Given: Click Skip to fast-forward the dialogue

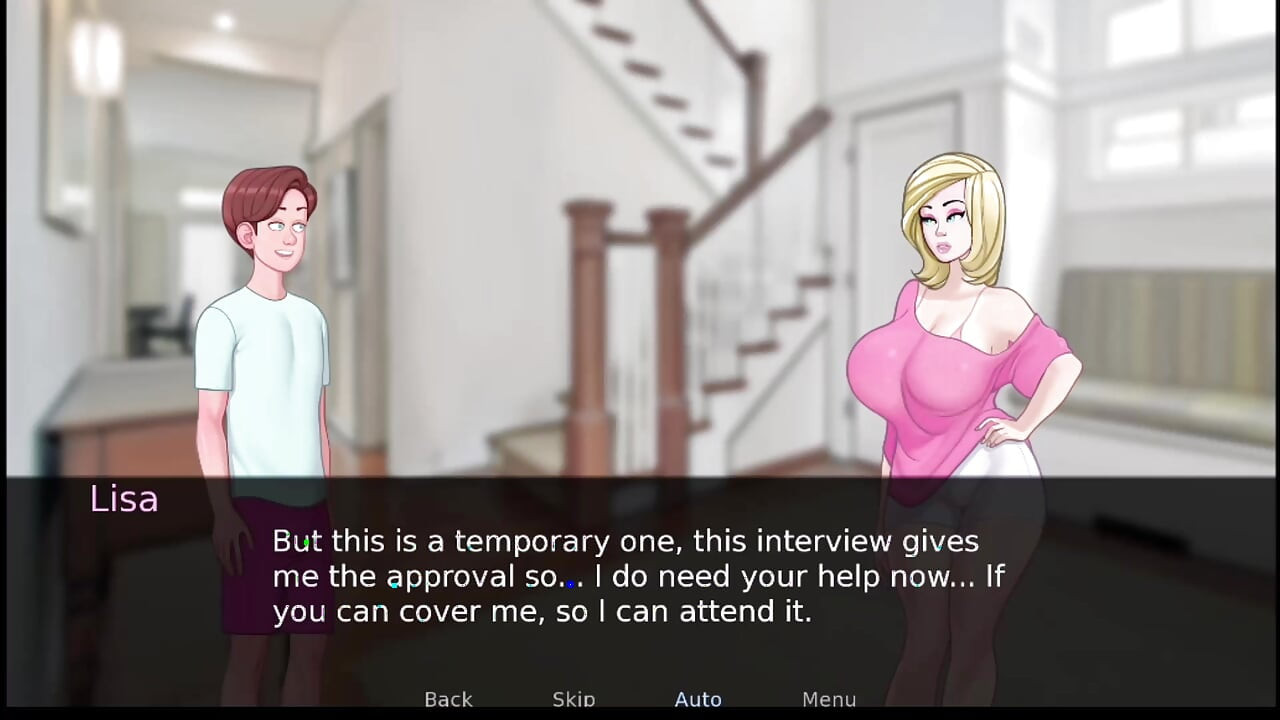Looking at the screenshot, I should click(x=573, y=699).
